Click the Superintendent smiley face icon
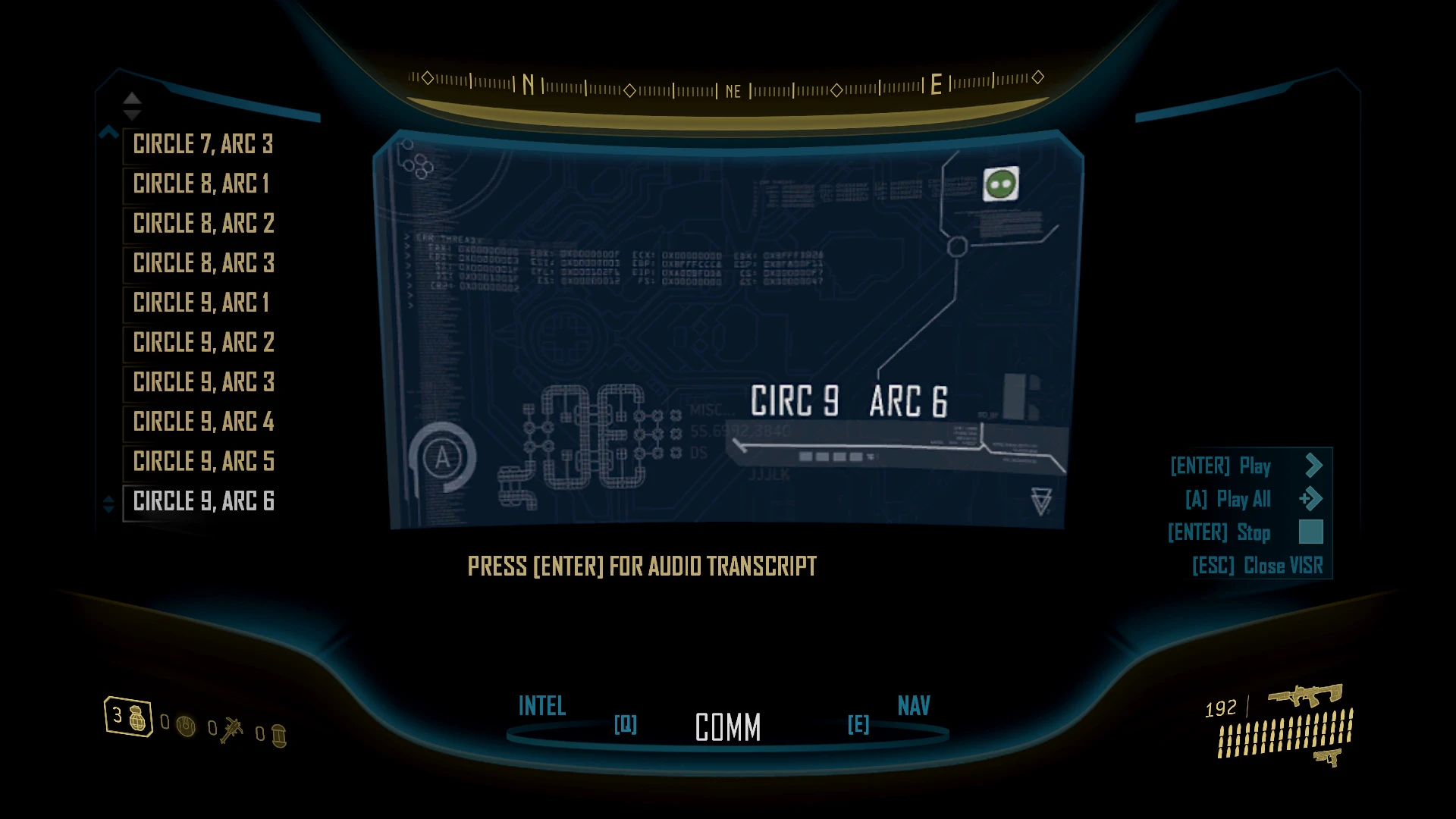The height and width of the screenshot is (819, 1456). click(x=1000, y=183)
